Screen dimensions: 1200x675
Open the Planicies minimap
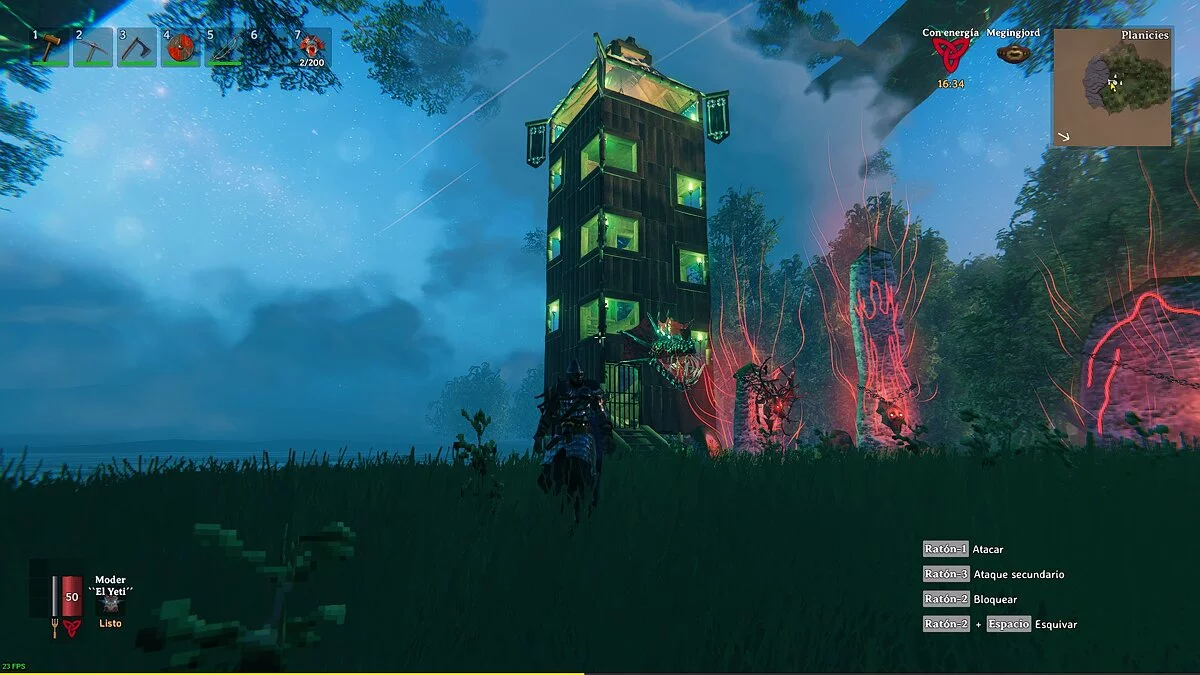(x=1111, y=87)
